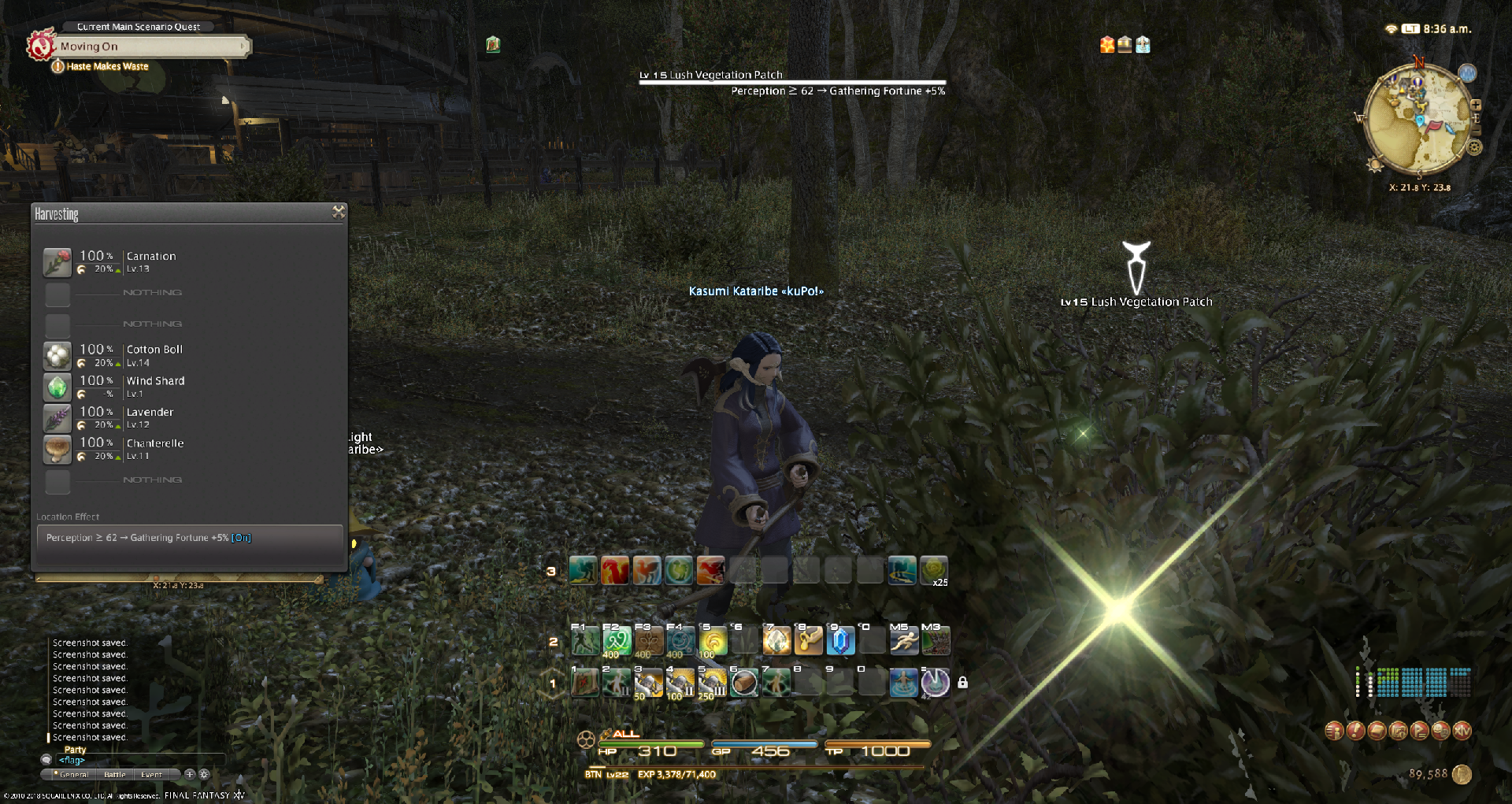Switch to the Battle chat tab

point(115,775)
